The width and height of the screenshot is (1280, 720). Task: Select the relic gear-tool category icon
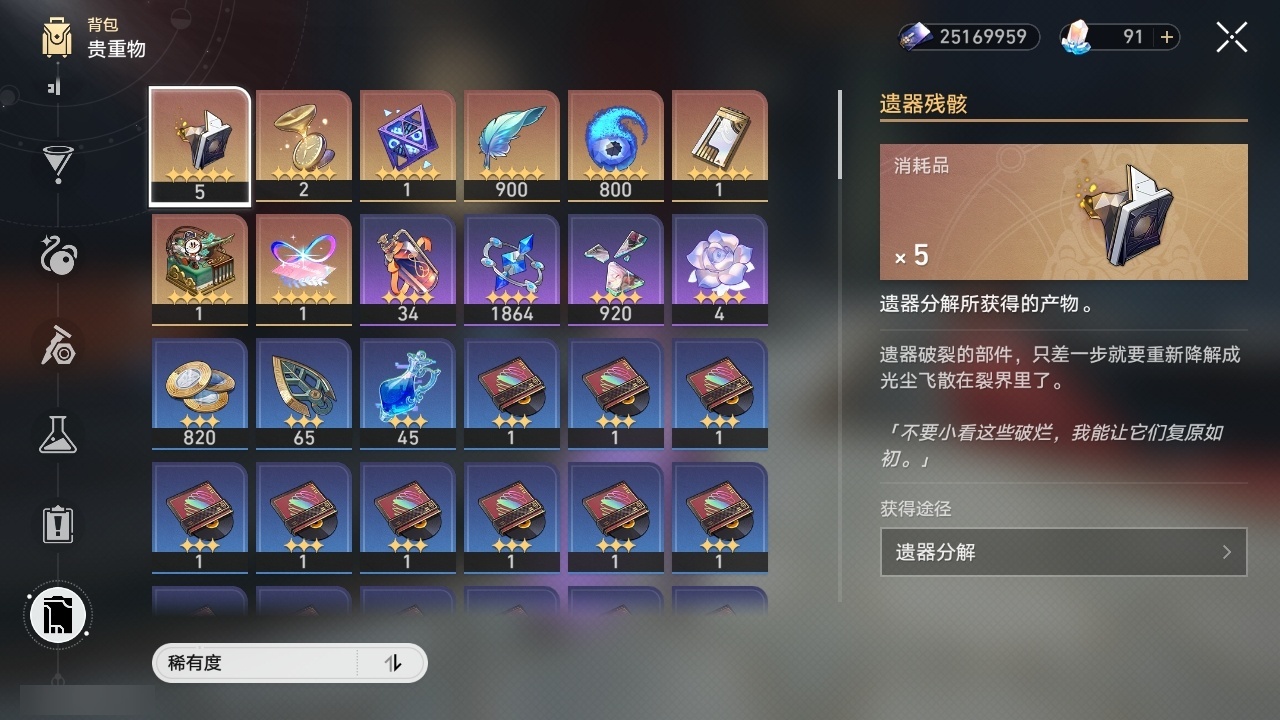pos(57,345)
